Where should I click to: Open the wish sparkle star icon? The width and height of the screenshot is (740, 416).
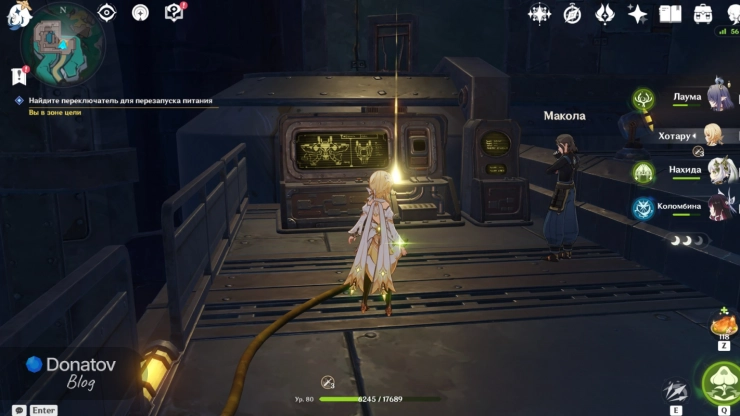point(637,13)
